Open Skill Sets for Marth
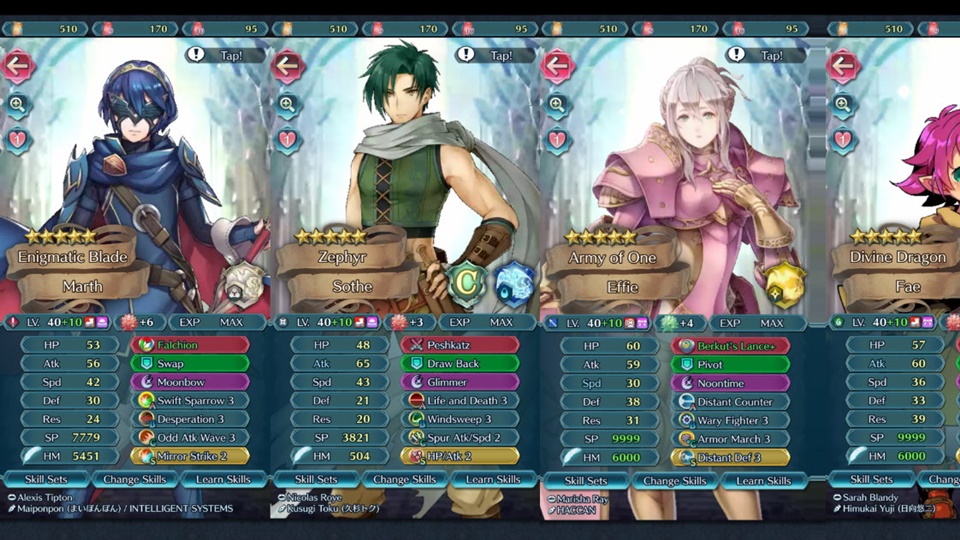Image resolution: width=960 pixels, height=540 pixels. [47, 479]
